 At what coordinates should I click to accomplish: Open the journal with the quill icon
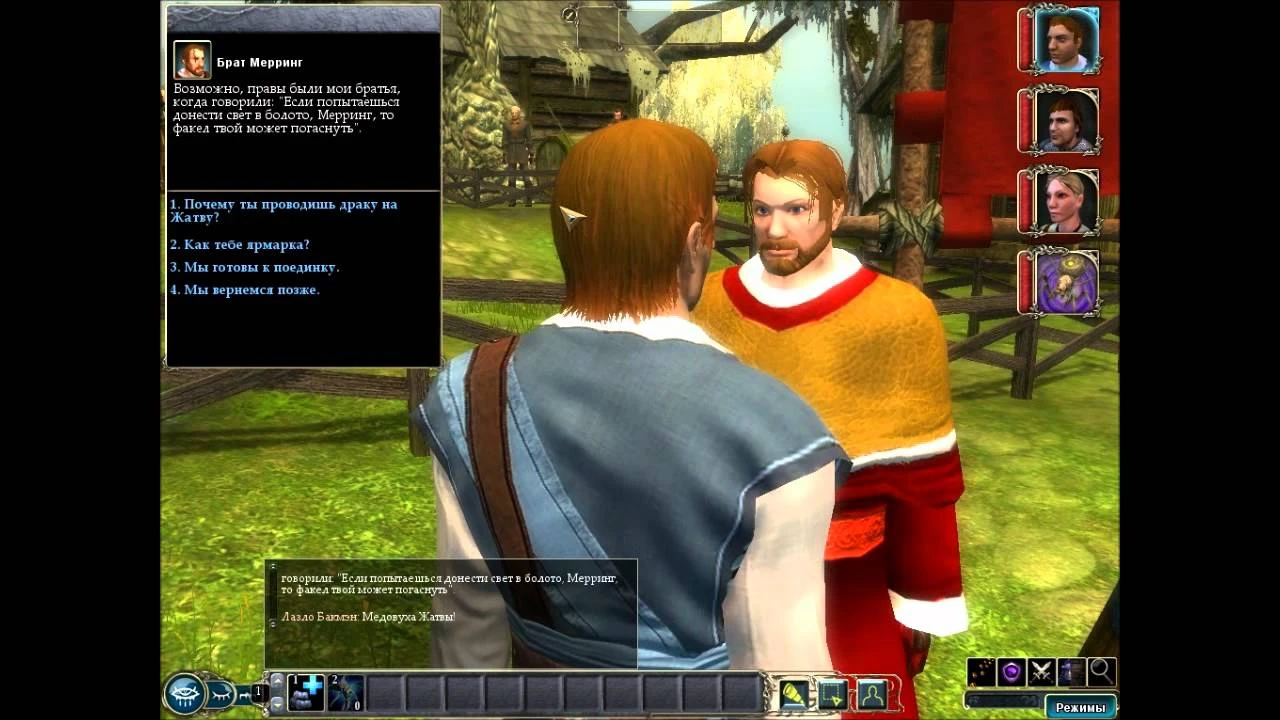(x=793, y=694)
